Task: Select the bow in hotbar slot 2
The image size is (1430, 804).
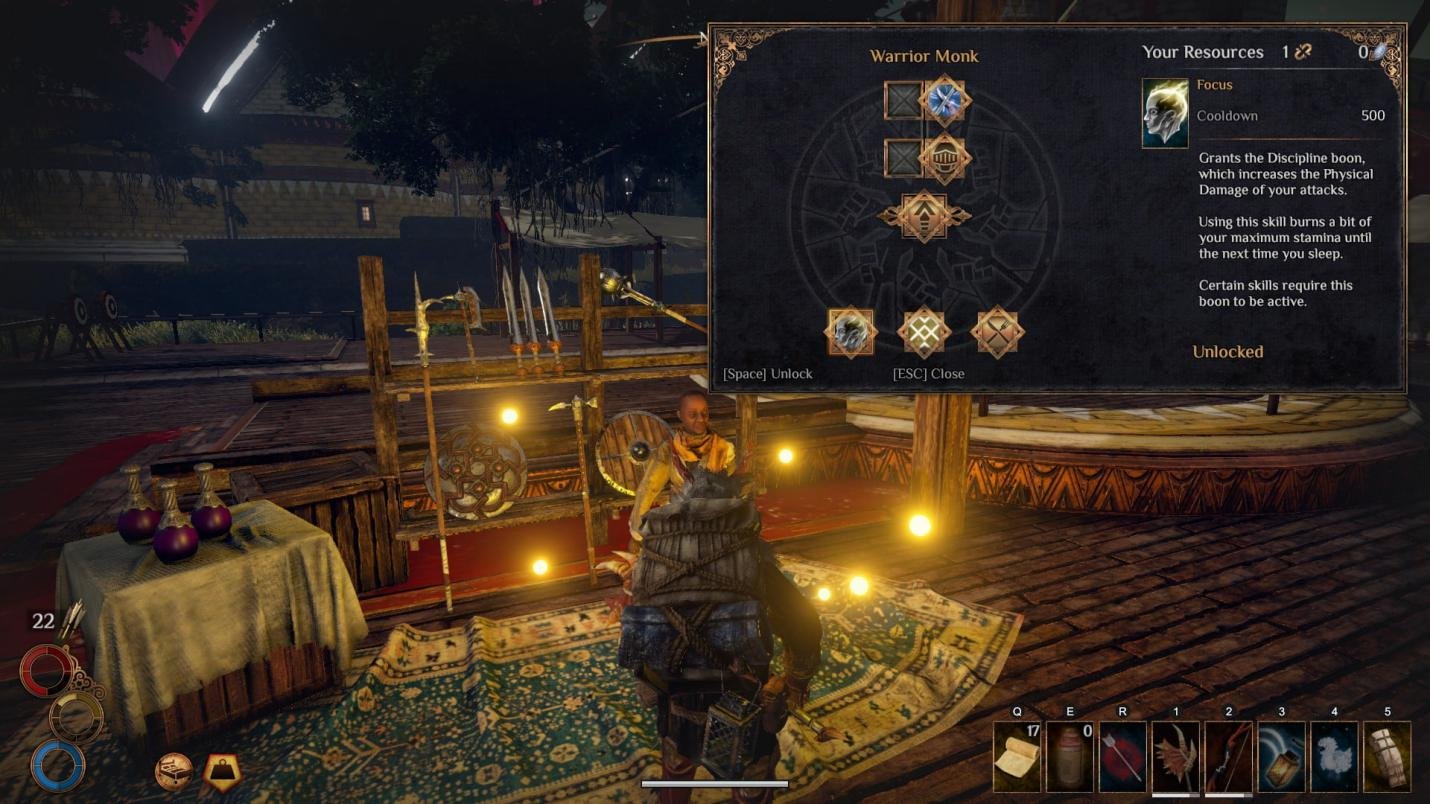Action: [x=1228, y=757]
